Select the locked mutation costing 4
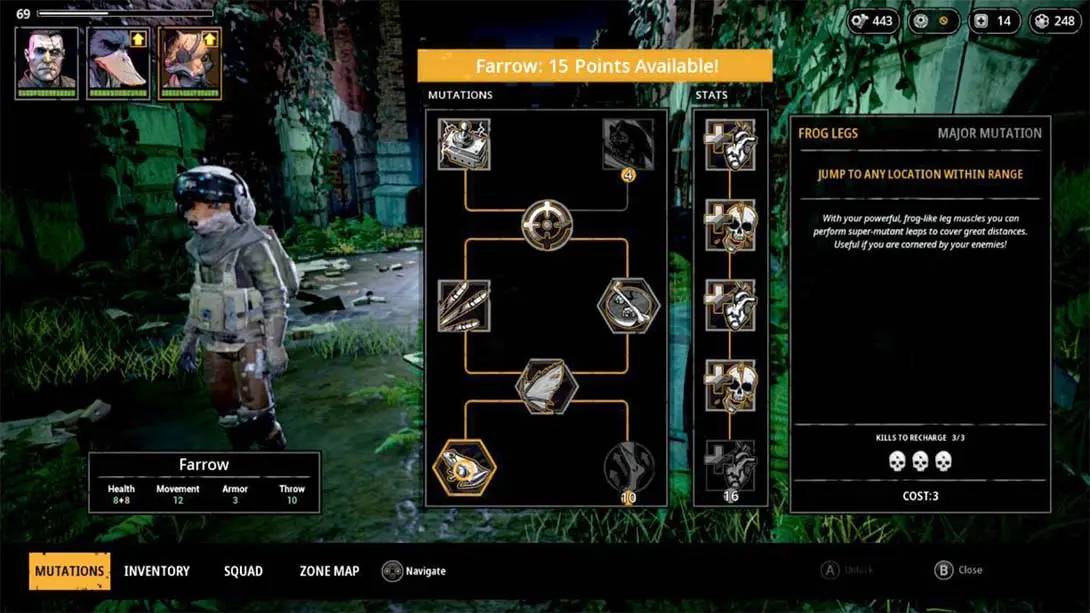This screenshot has height=613, width=1090. point(628,146)
